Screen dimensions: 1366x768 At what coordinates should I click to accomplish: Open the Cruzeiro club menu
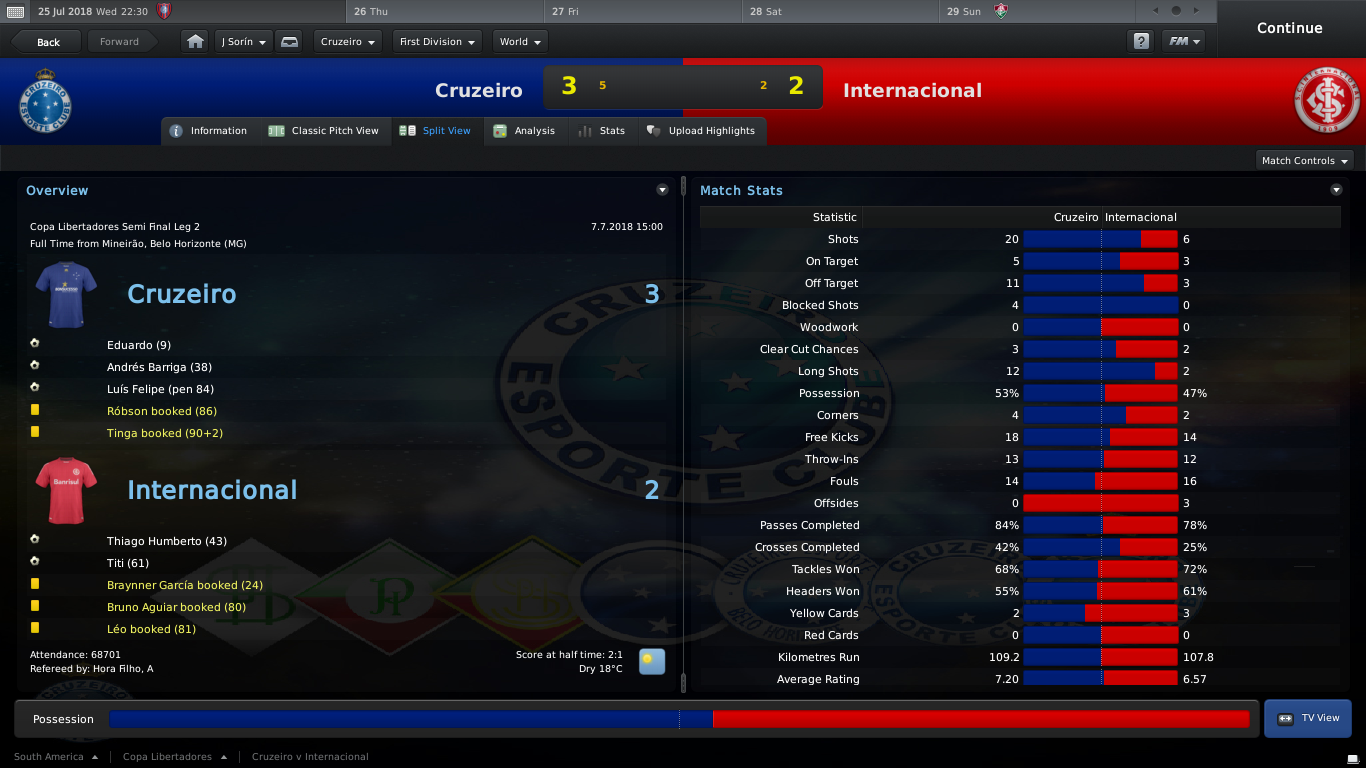[x=347, y=42]
